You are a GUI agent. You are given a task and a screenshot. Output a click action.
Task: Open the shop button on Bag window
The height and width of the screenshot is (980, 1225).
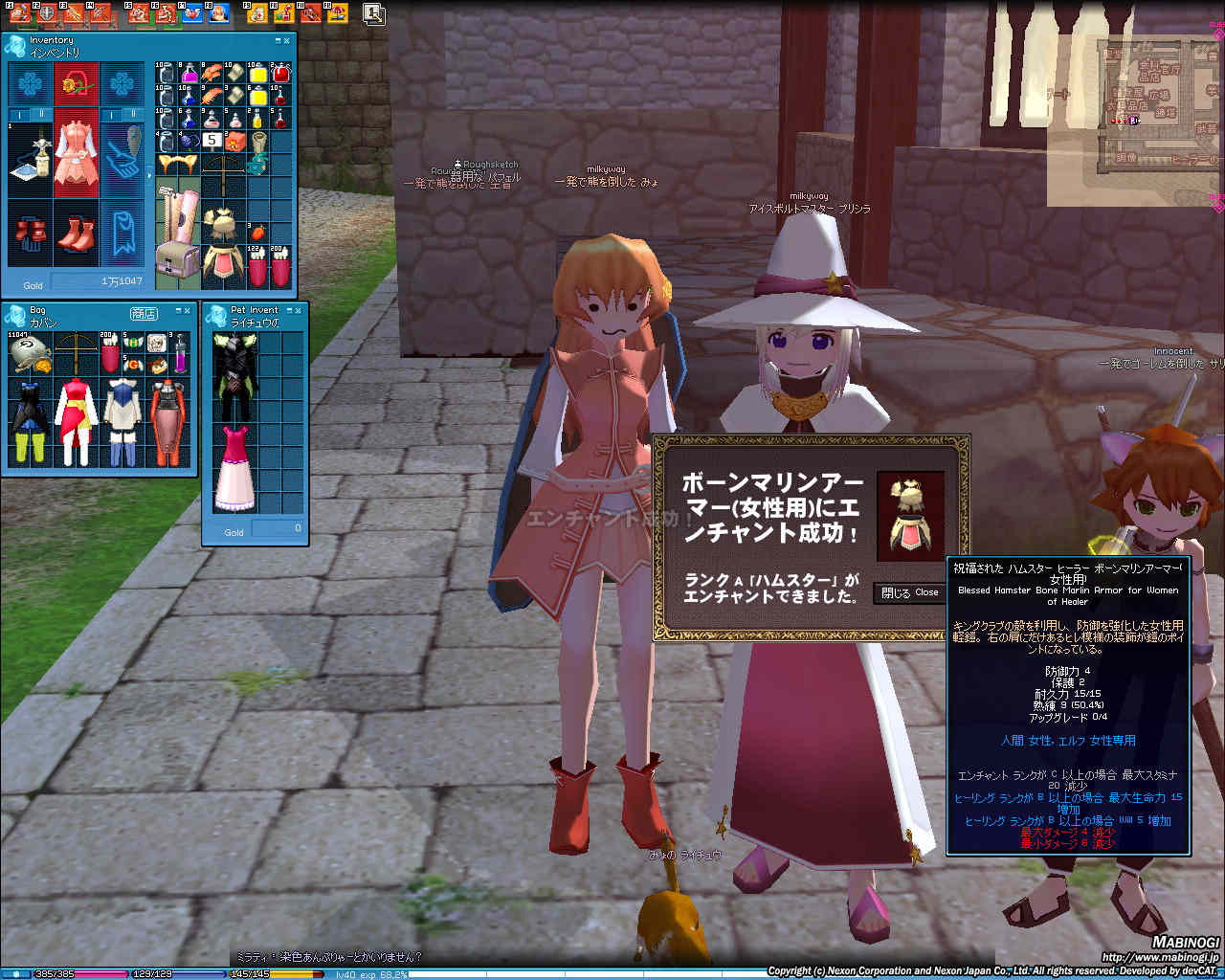[x=144, y=313]
